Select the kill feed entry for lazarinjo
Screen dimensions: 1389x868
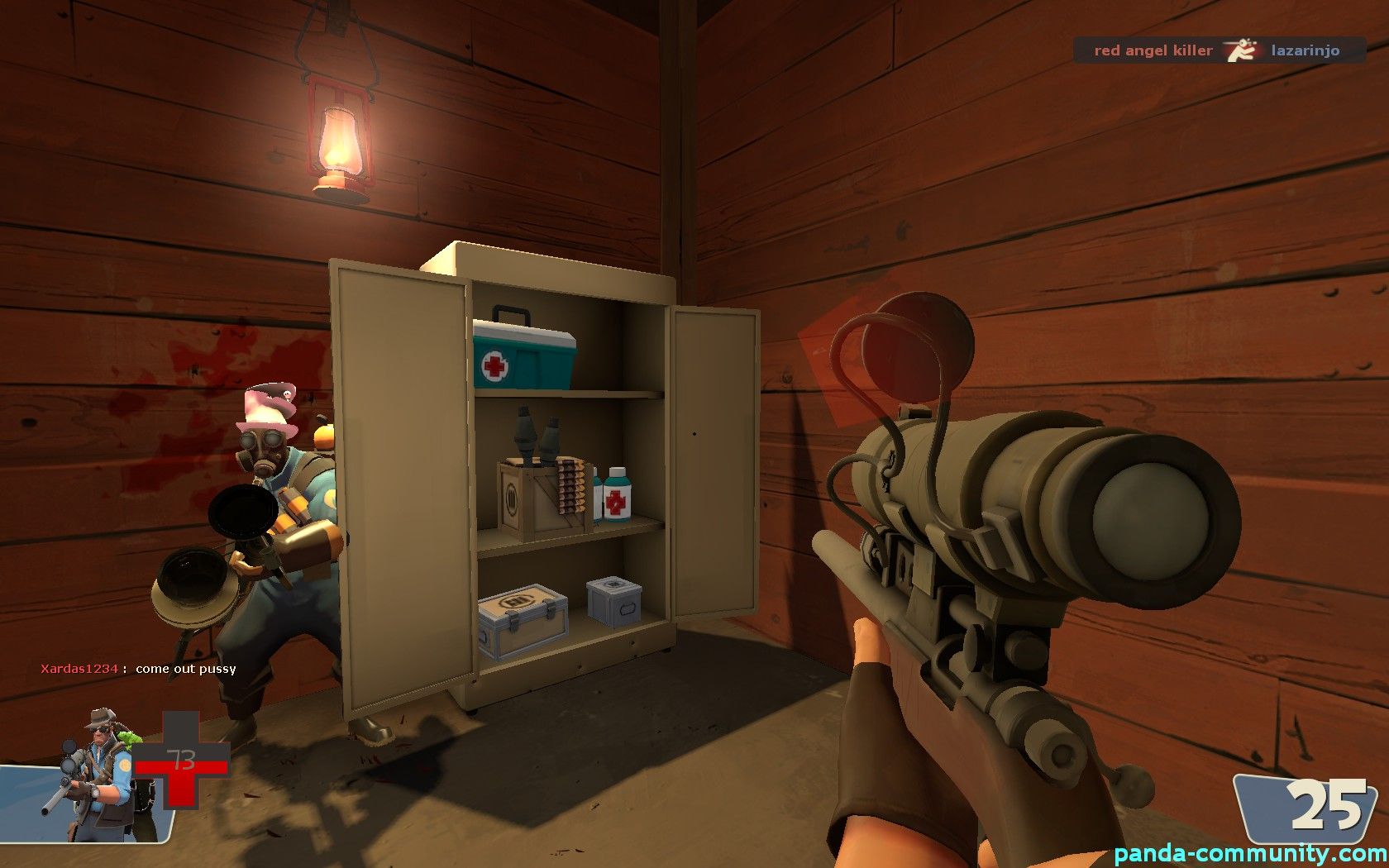(1219, 50)
